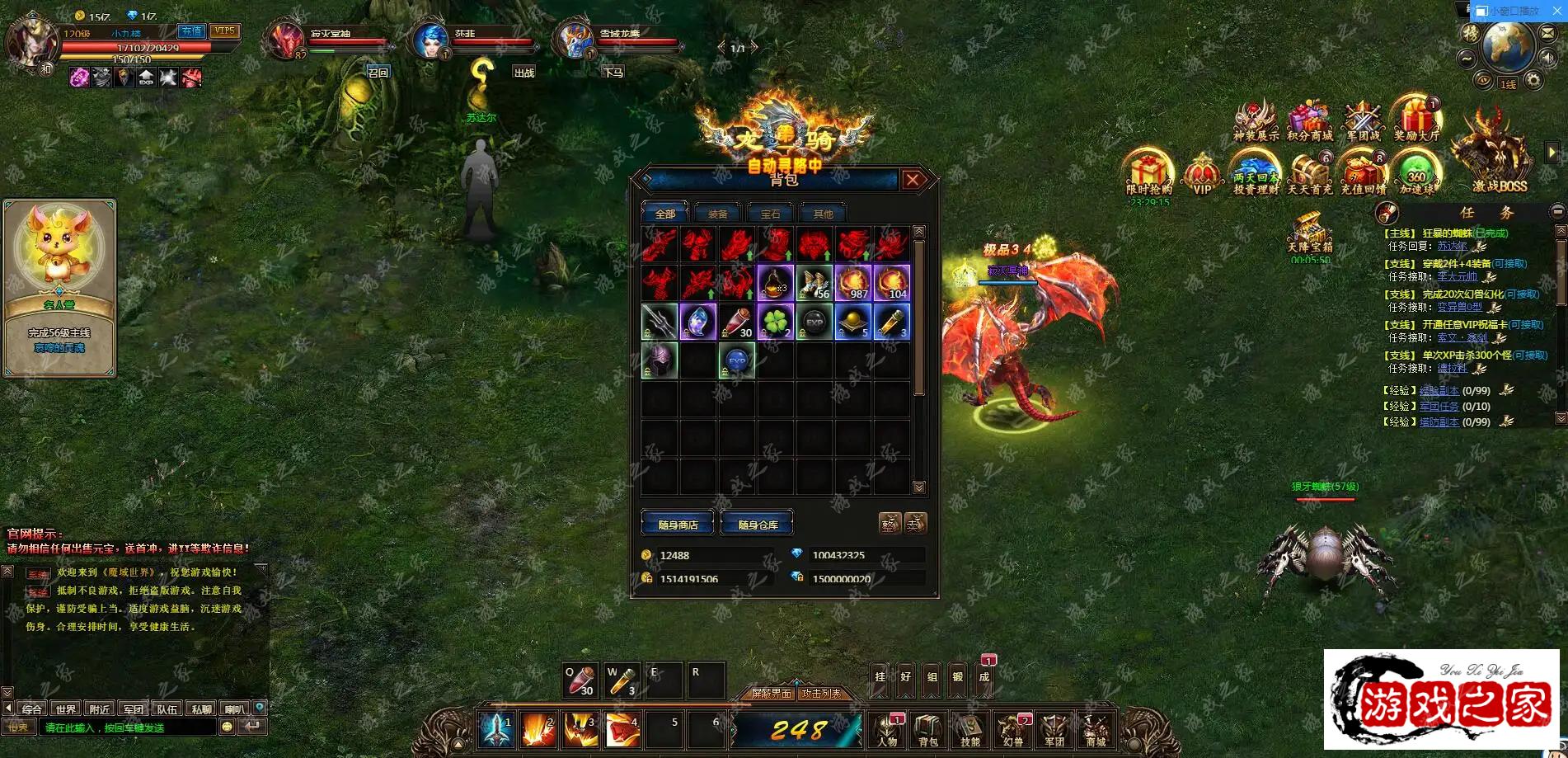Screen dimensions: 1568x758
Task: Select the winged boots item slot
Action: tap(815, 282)
